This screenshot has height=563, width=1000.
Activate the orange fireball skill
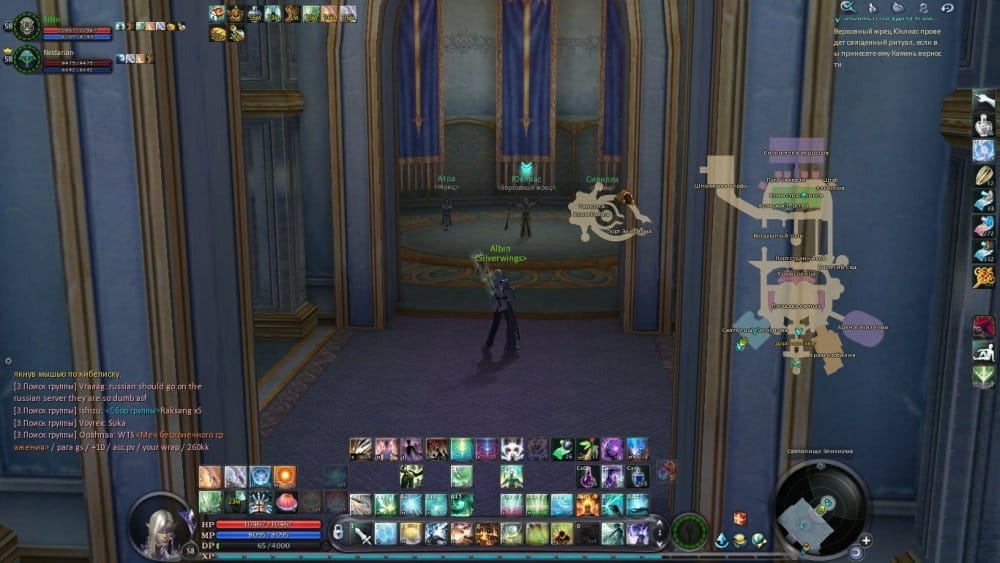click(285, 476)
